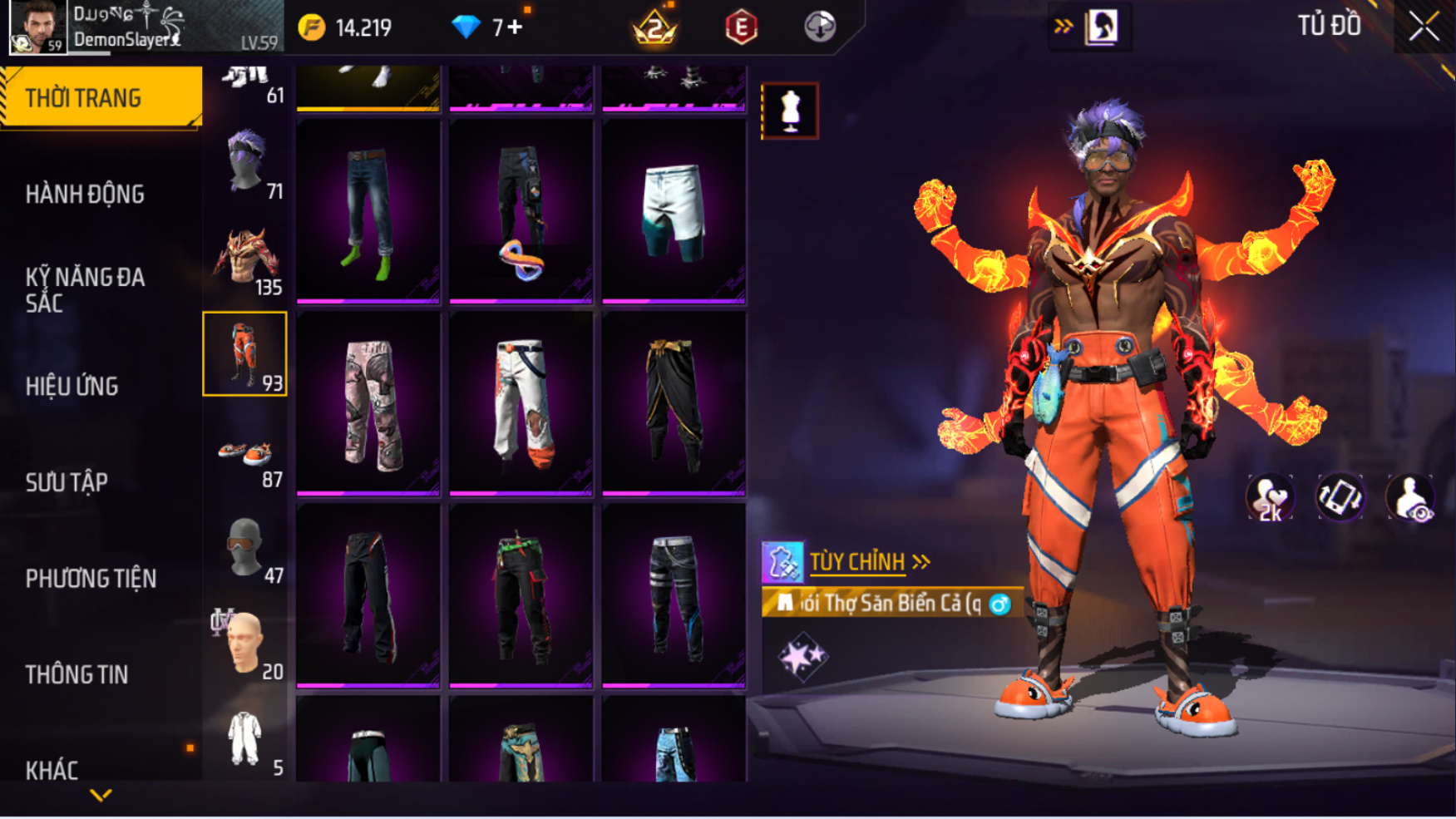Select the flame top category with 135 items
Image resolution: width=1456 pixels, height=819 pixels.
pos(245,259)
